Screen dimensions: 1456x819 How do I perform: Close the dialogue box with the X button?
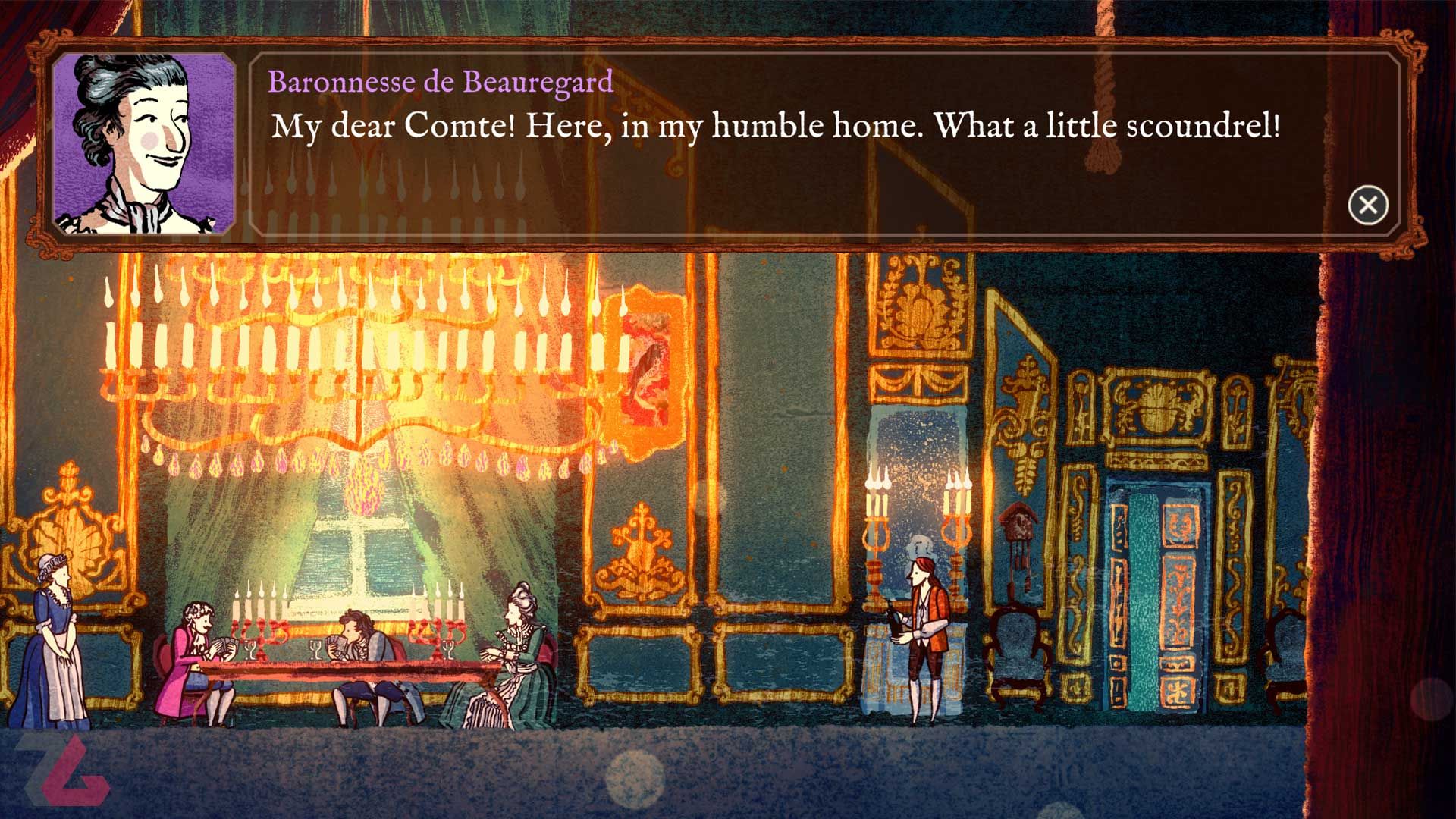click(x=1368, y=205)
